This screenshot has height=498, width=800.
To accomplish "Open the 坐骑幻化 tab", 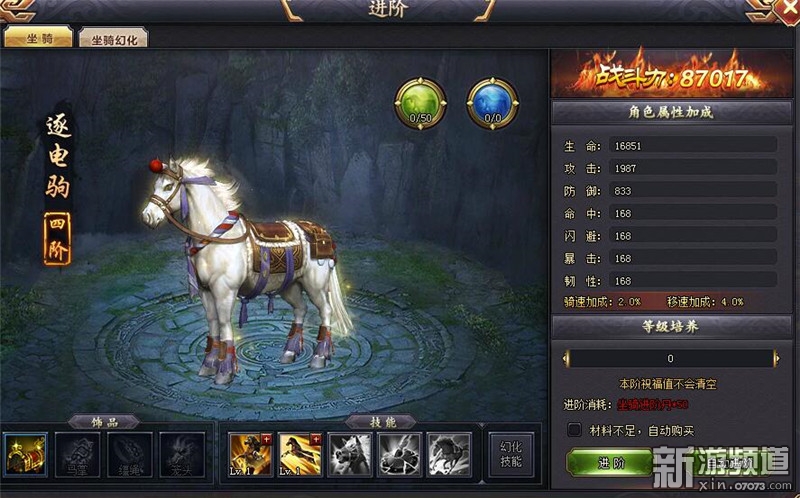I will (x=114, y=39).
